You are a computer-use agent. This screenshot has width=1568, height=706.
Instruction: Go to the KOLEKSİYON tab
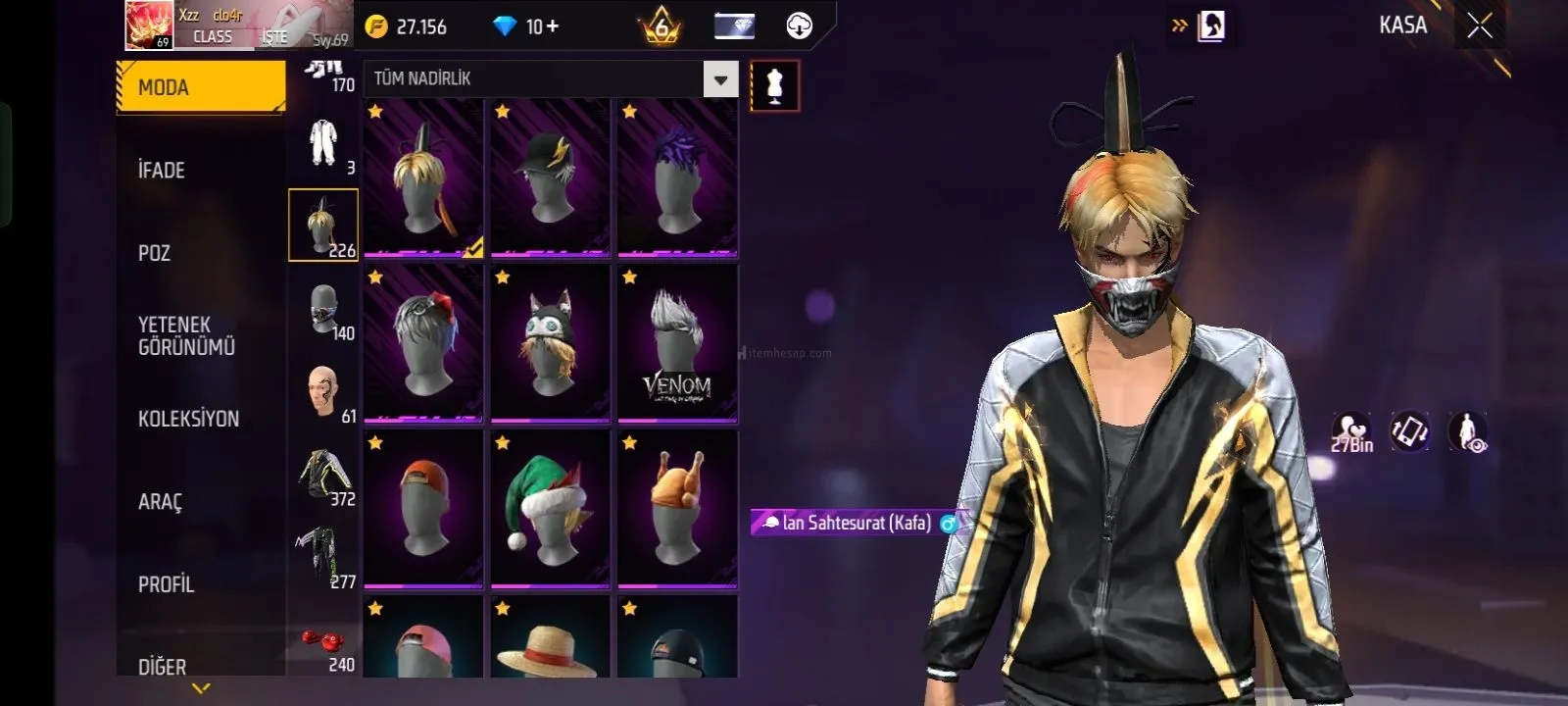click(188, 419)
